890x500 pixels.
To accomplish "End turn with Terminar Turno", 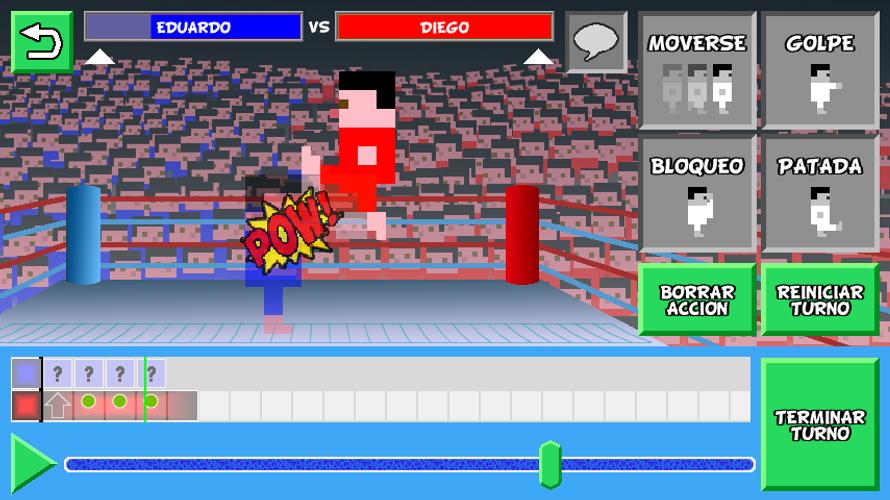I will (820, 425).
